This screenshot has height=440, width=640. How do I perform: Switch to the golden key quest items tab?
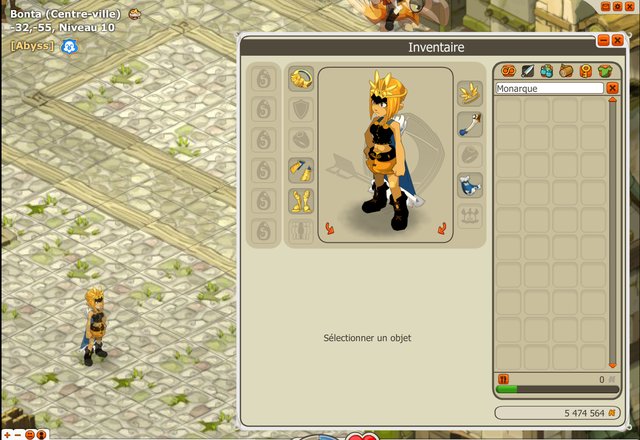(x=585, y=71)
